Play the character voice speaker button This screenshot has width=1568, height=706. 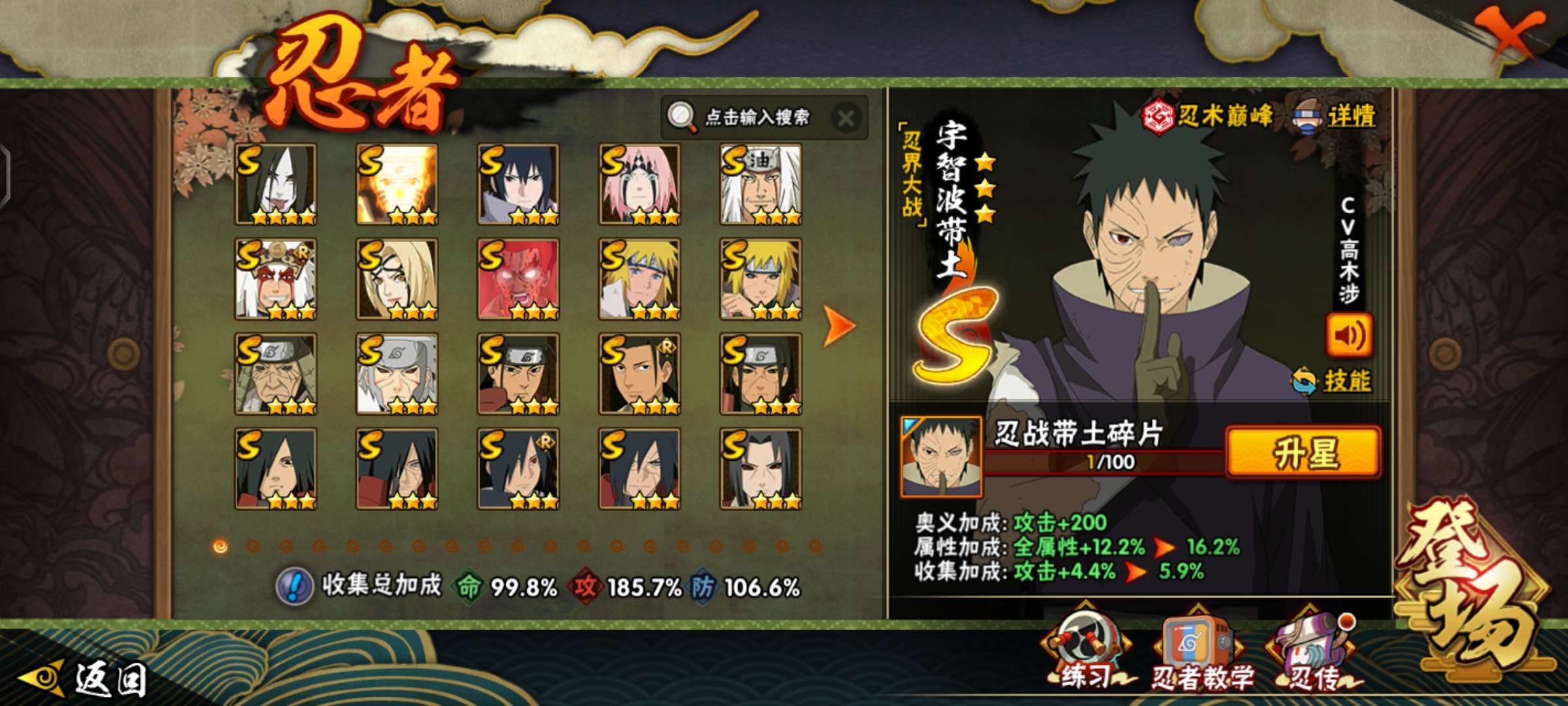pyautogui.click(x=1348, y=335)
